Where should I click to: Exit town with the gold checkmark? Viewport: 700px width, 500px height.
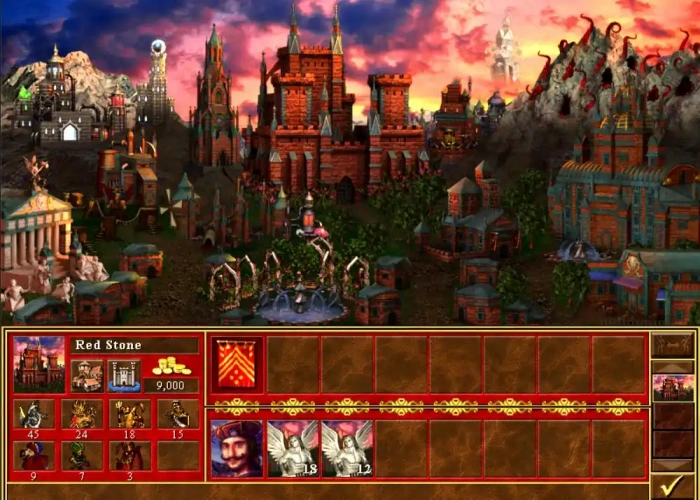coord(672,487)
